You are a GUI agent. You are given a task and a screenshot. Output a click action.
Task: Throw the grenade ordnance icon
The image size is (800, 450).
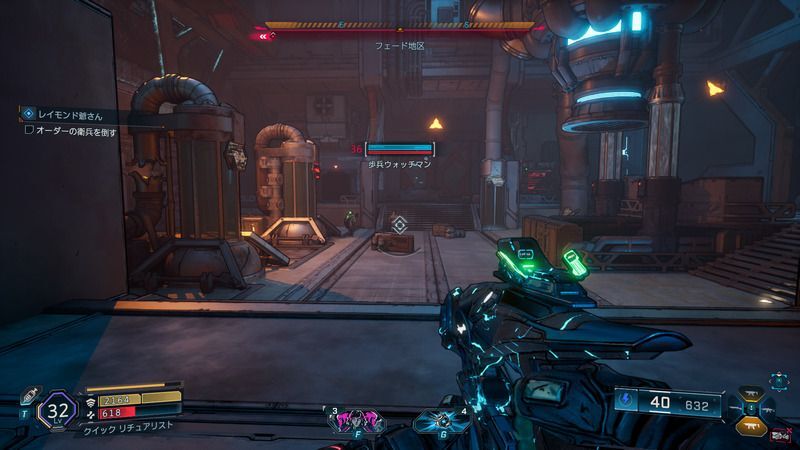tap(438, 420)
